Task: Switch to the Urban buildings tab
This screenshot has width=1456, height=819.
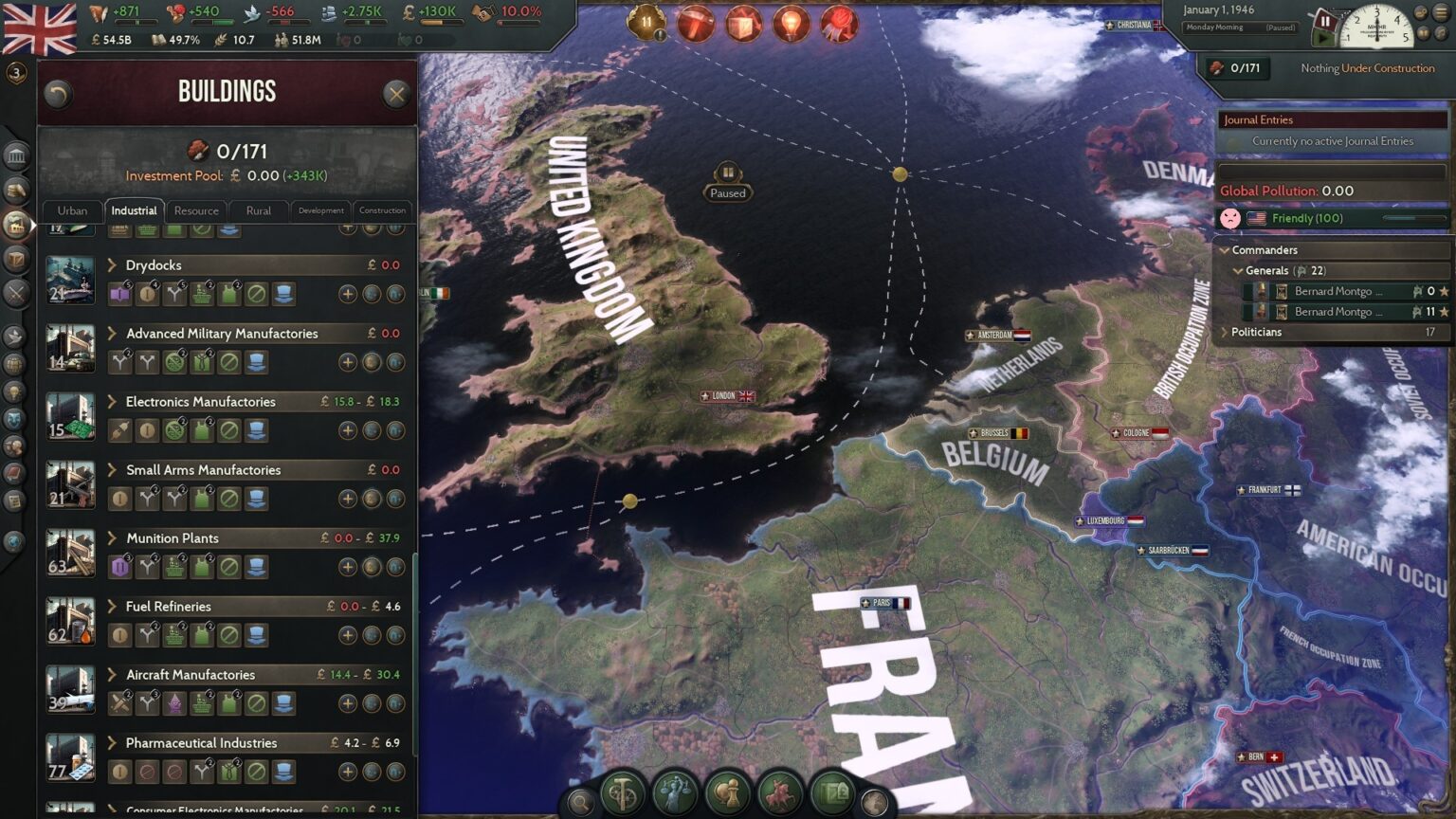Action: 71,210
